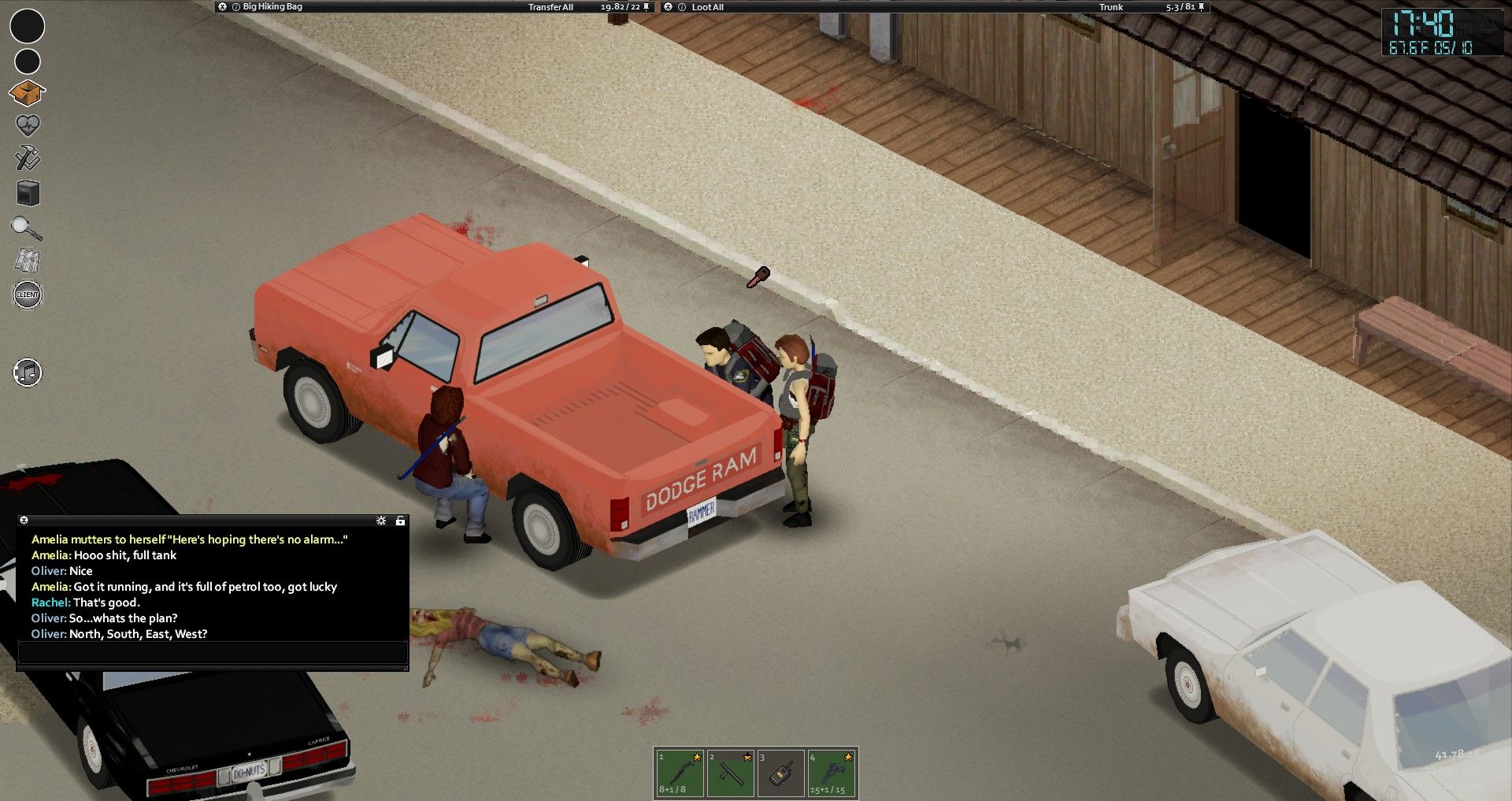This screenshot has height=801, width=1512.
Task: Click the music note button
Action: [x=28, y=373]
